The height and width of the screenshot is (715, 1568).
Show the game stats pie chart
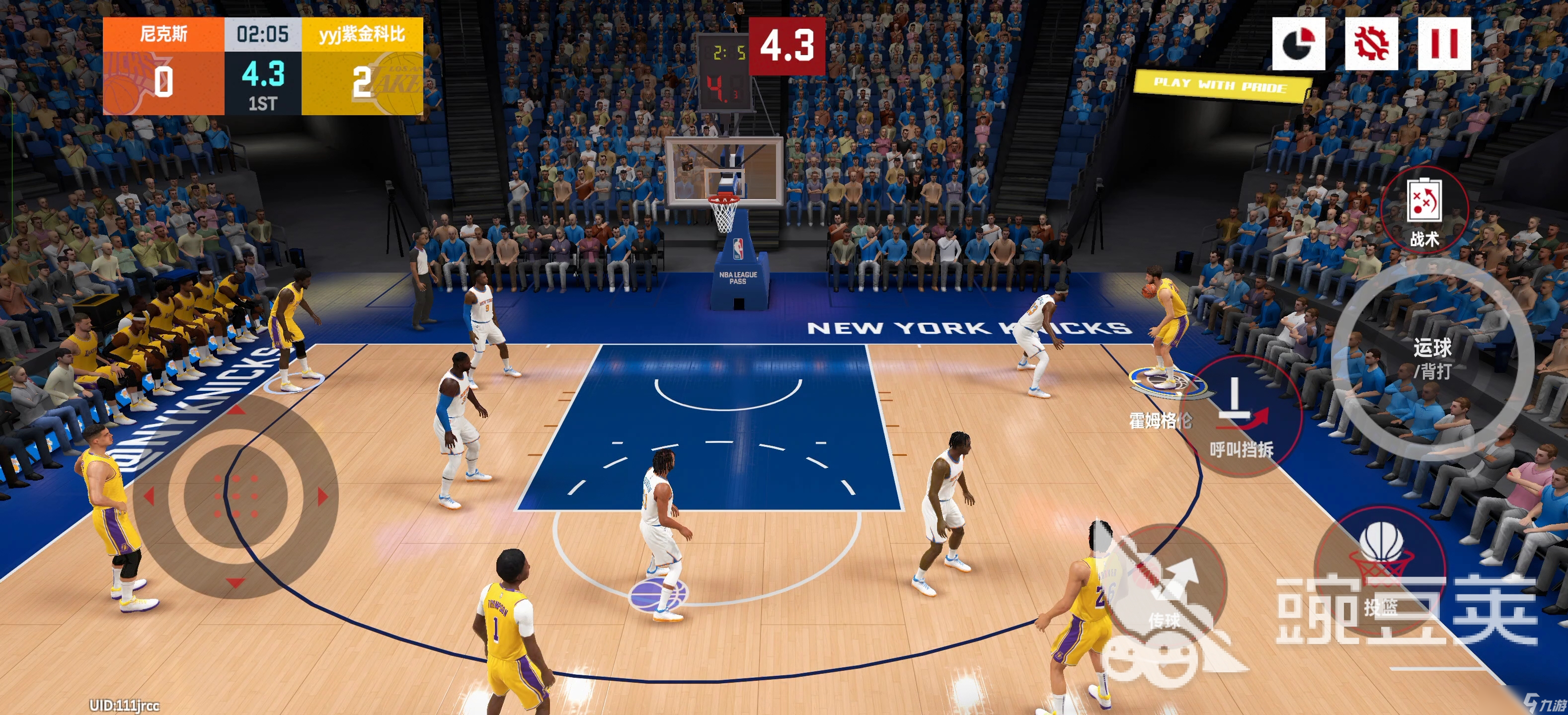[x=1298, y=44]
